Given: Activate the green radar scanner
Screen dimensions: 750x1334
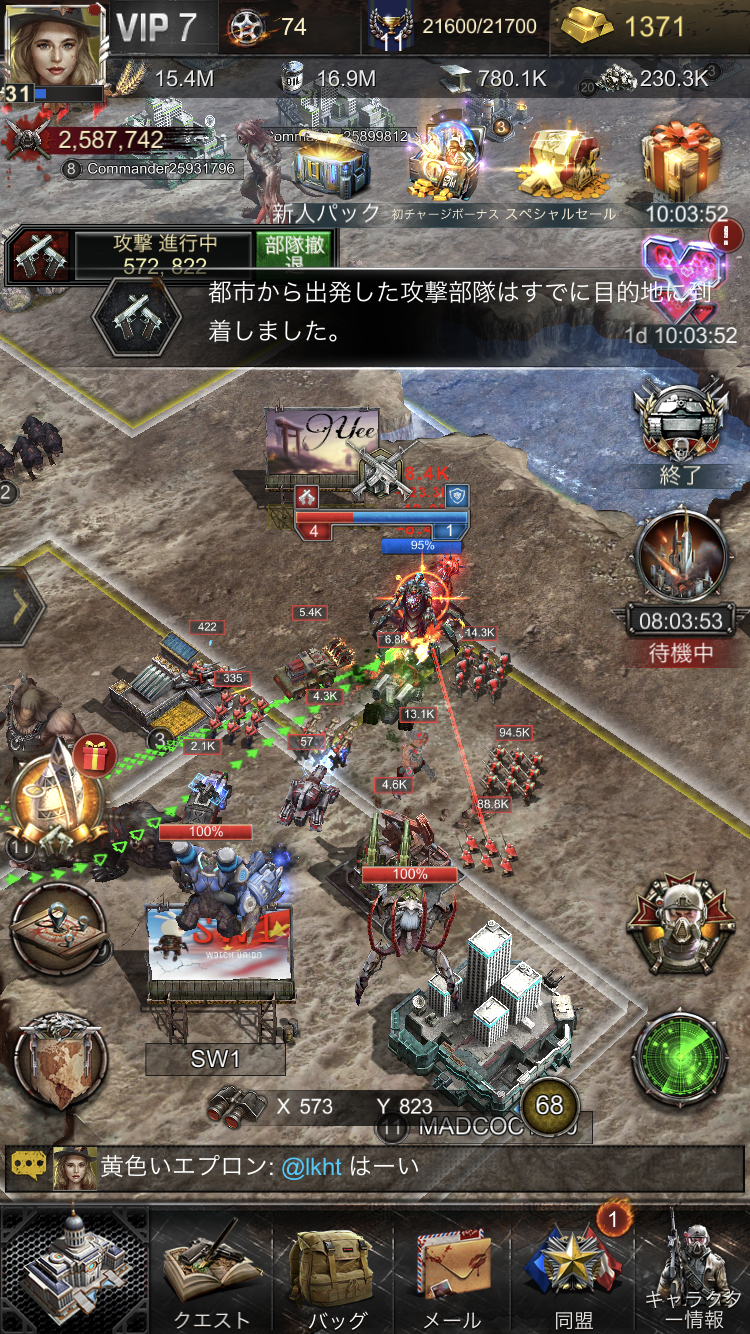Looking at the screenshot, I should point(680,1062).
